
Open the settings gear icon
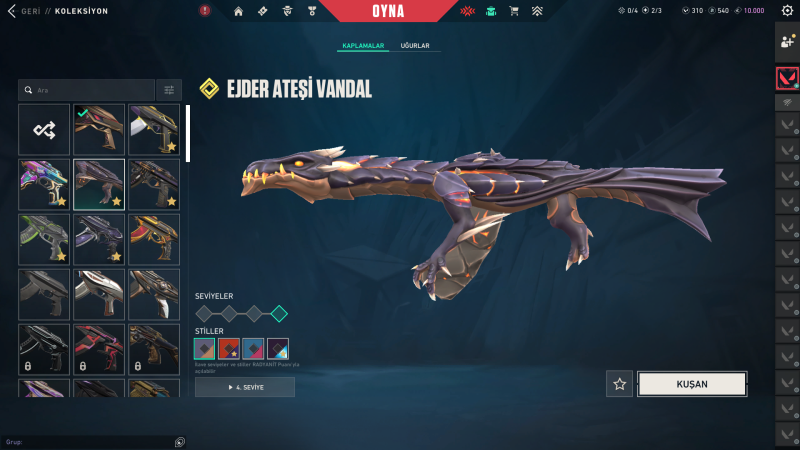(789, 11)
